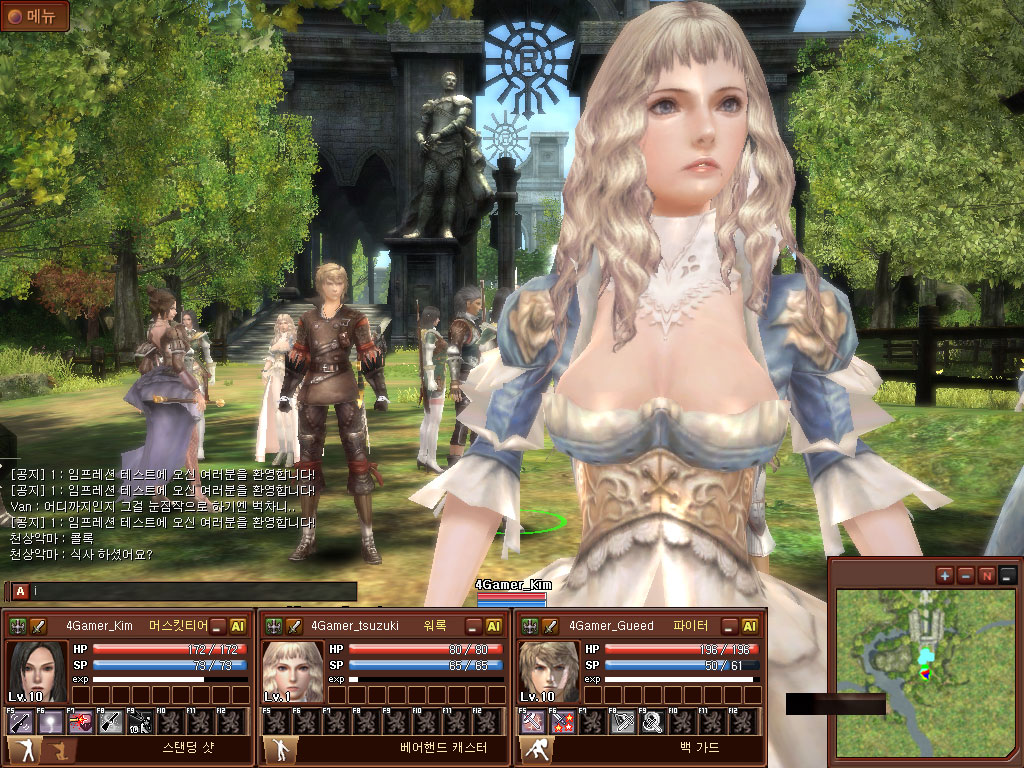The image size is (1024, 768).
Task: Open the 메뉴 menu button
Action: (35, 16)
